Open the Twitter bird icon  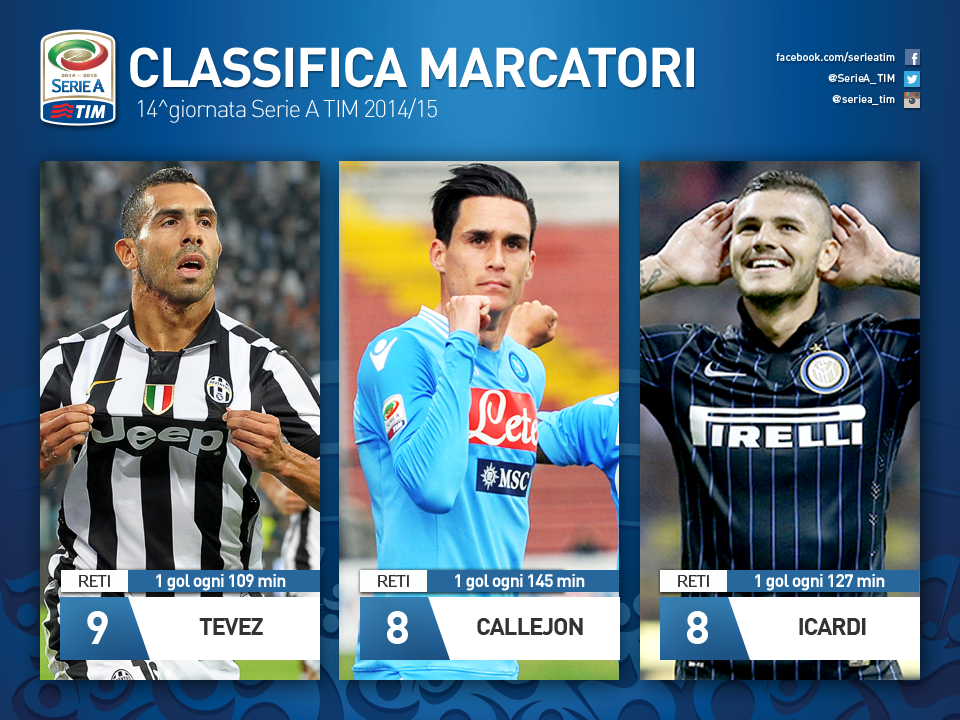point(912,79)
